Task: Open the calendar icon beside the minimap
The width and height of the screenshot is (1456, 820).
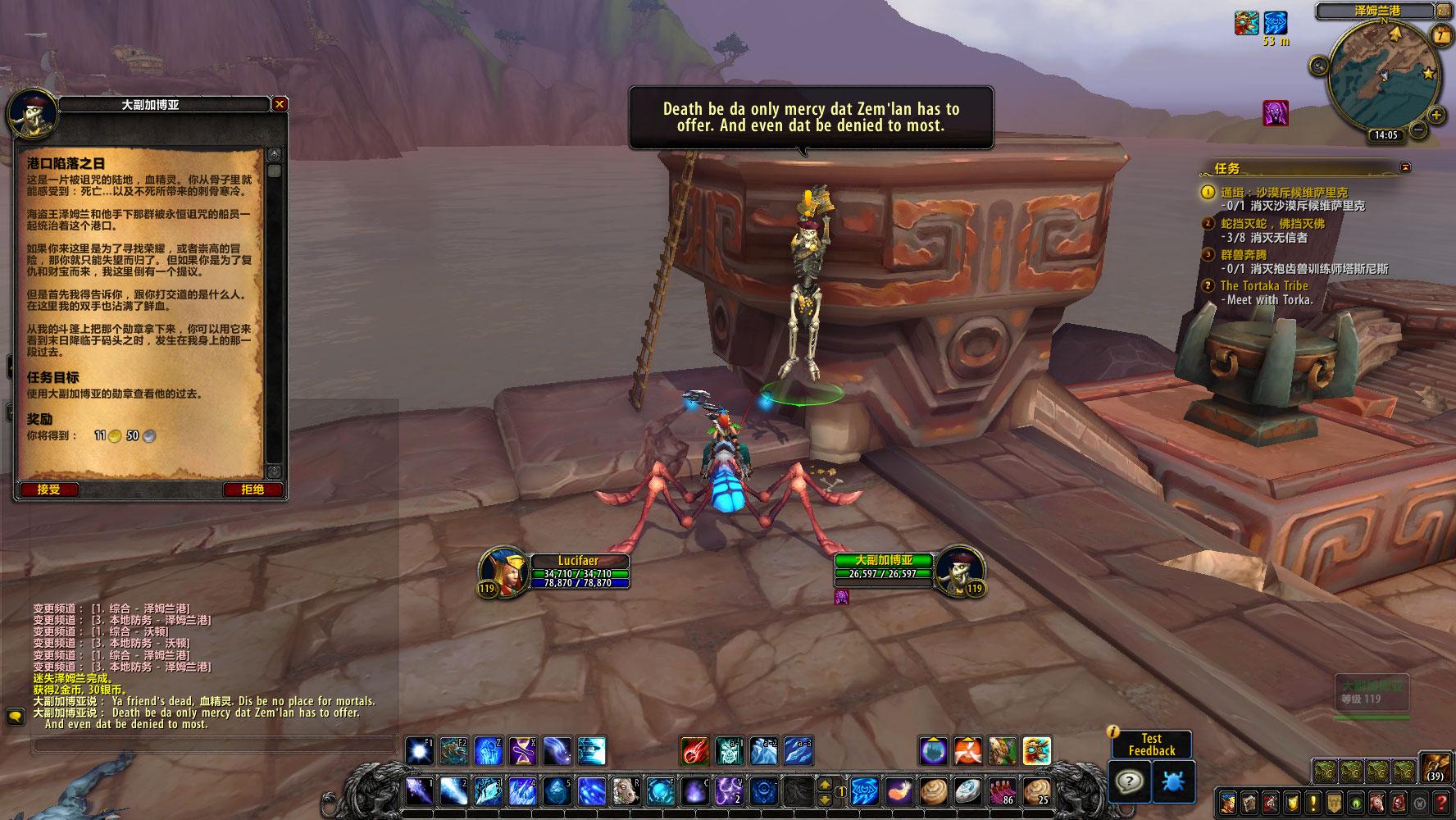Action: pyautogui.click(x=1441, y=35)
